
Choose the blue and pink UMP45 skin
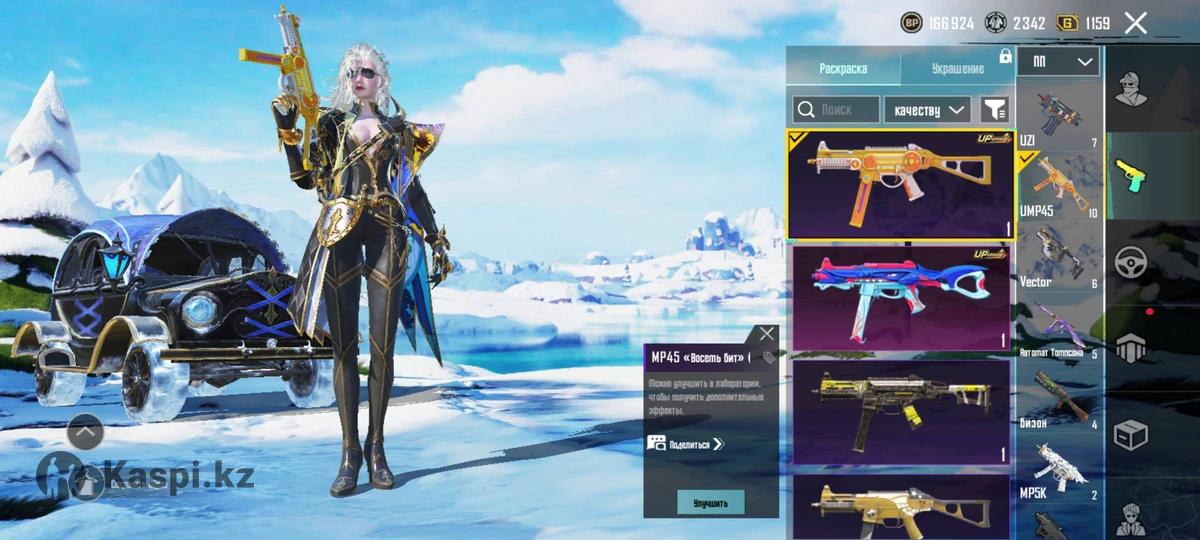pos(900,297)
